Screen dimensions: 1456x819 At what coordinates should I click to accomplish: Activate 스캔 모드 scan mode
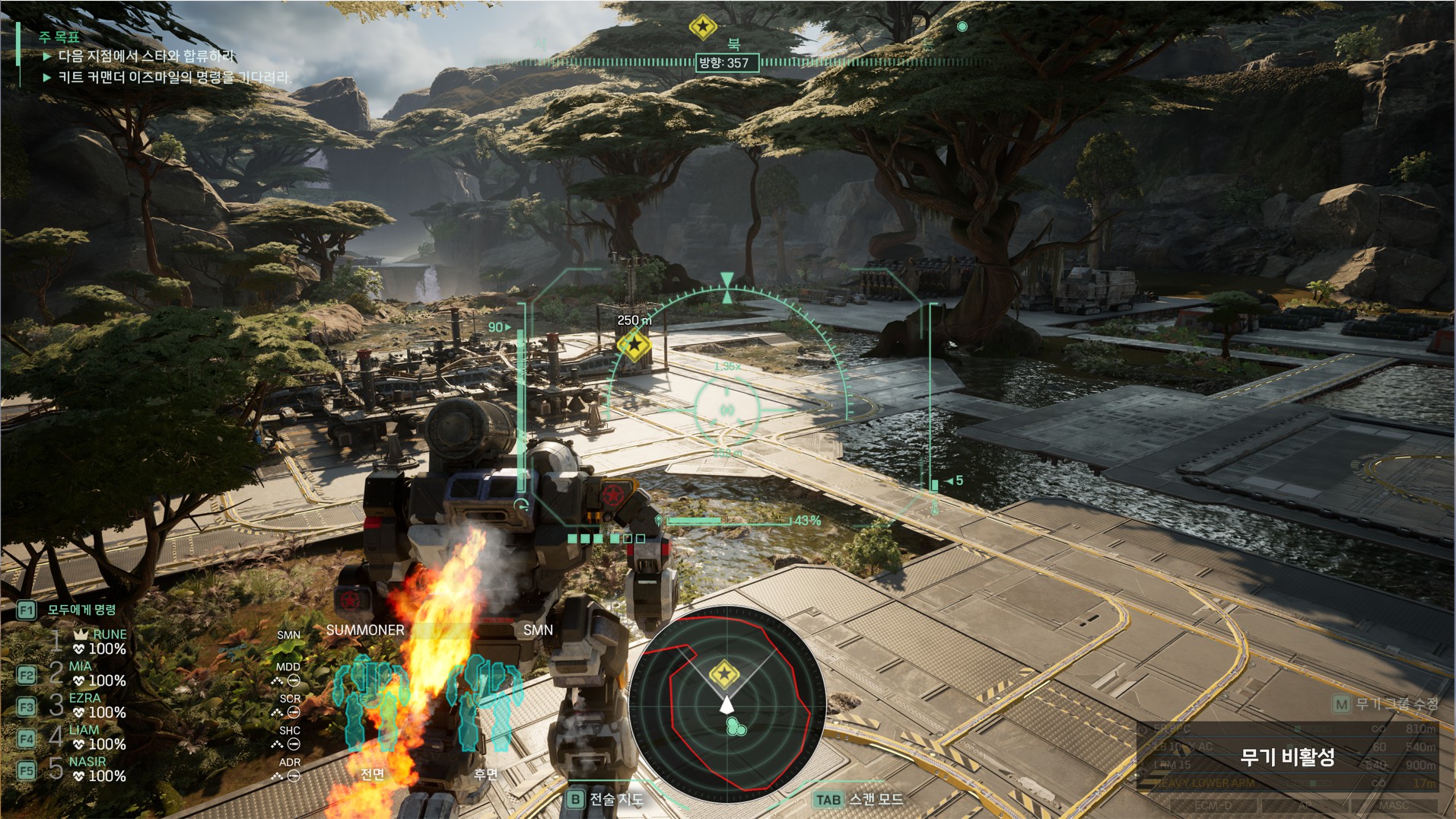pyautogui.click(x=860, y=799)
